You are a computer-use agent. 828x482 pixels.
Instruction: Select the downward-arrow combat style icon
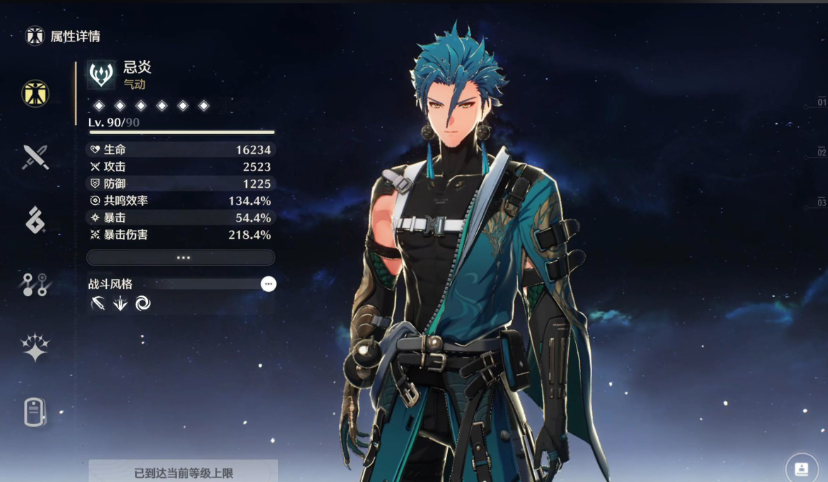coord(120,304)
